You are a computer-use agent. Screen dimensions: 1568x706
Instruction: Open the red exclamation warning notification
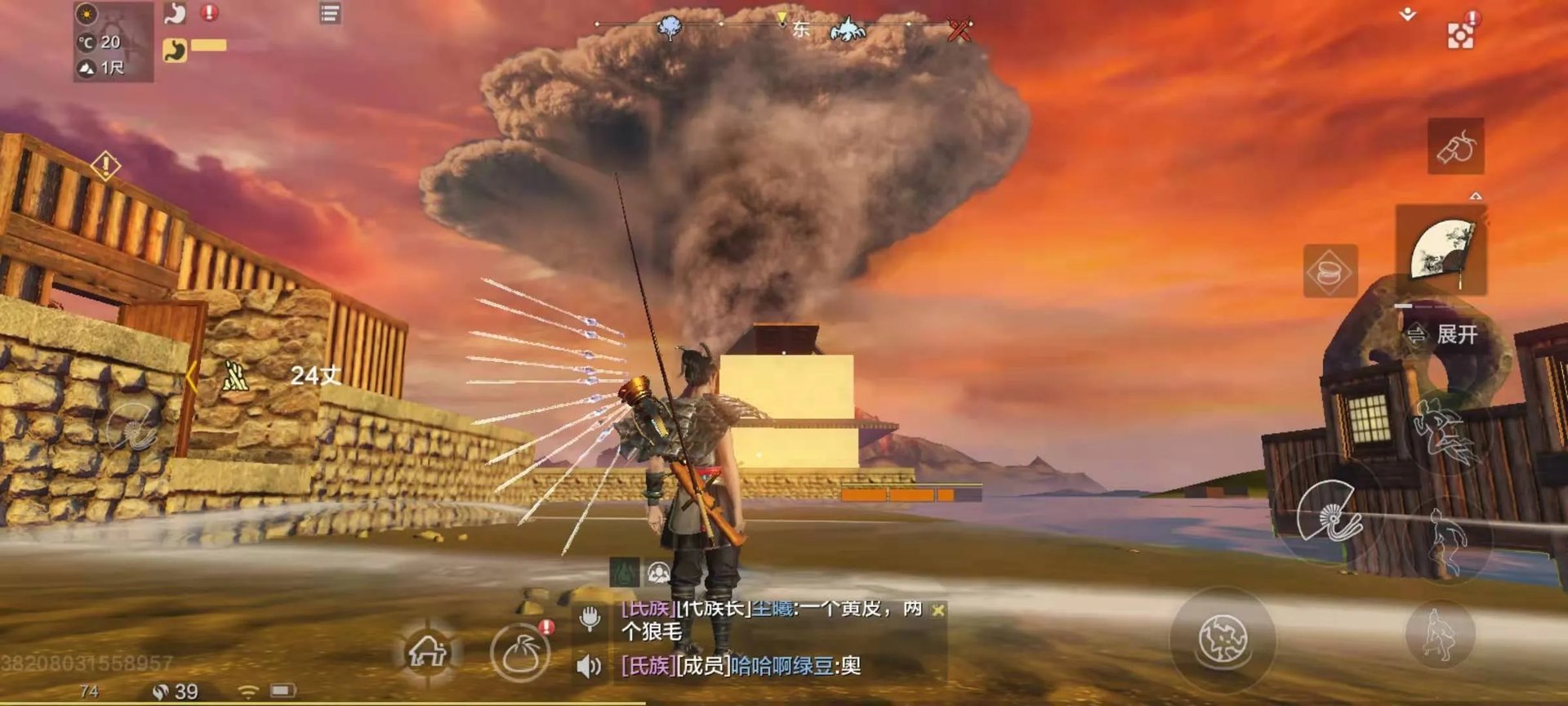click(208, 12)
